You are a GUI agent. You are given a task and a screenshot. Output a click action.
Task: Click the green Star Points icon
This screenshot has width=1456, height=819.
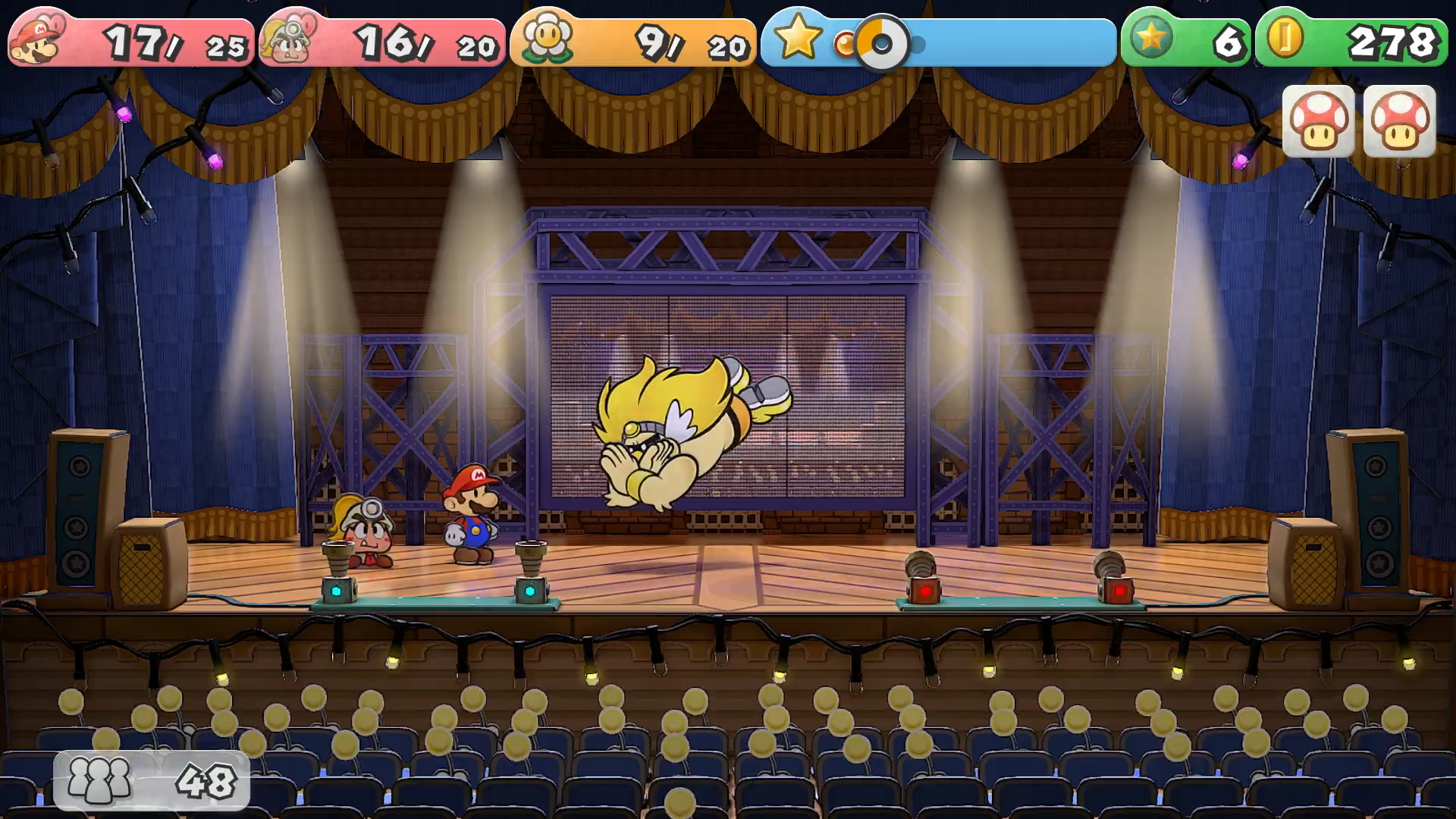[1151, 36]
